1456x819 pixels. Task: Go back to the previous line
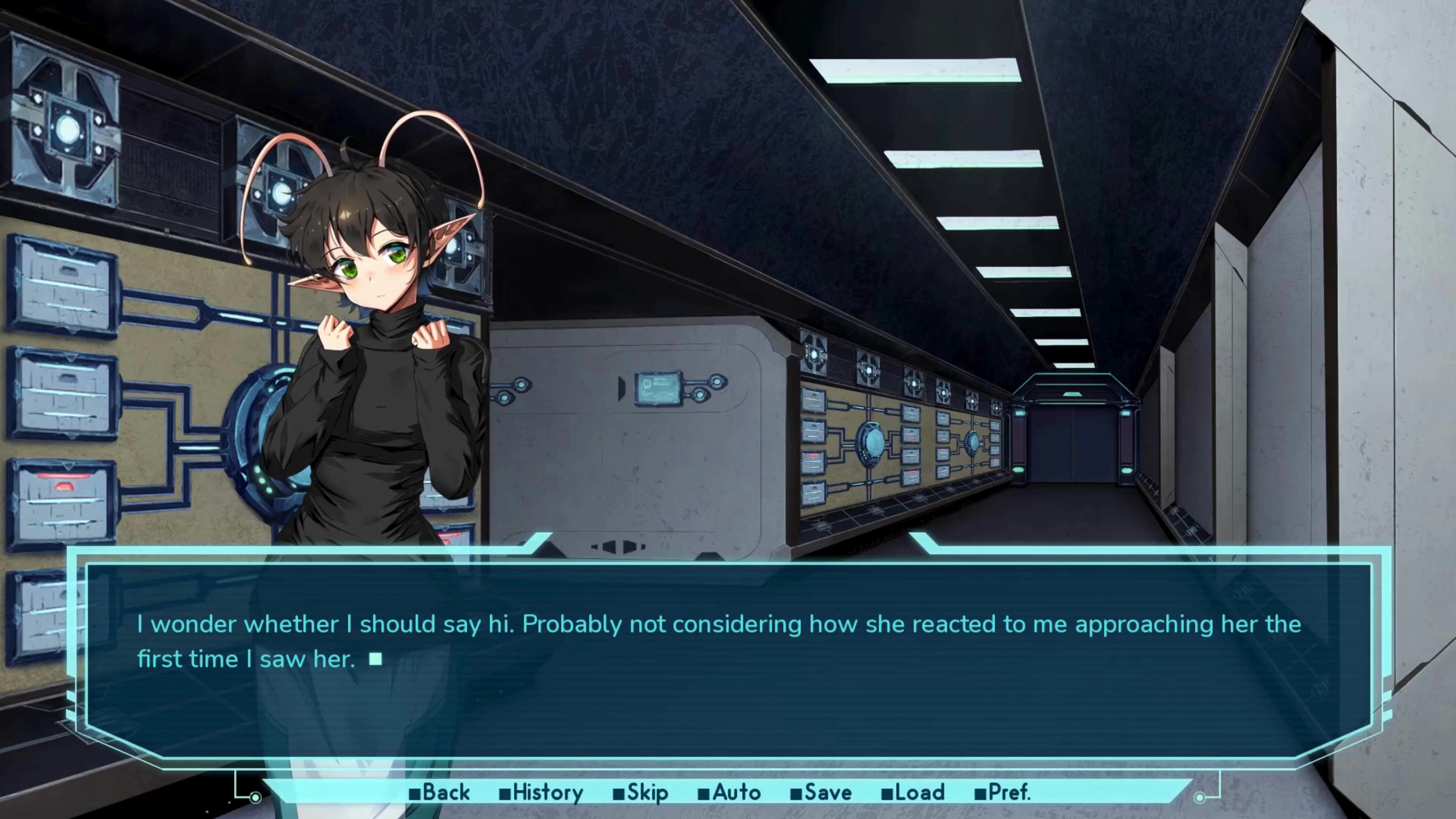coord(440,792)
